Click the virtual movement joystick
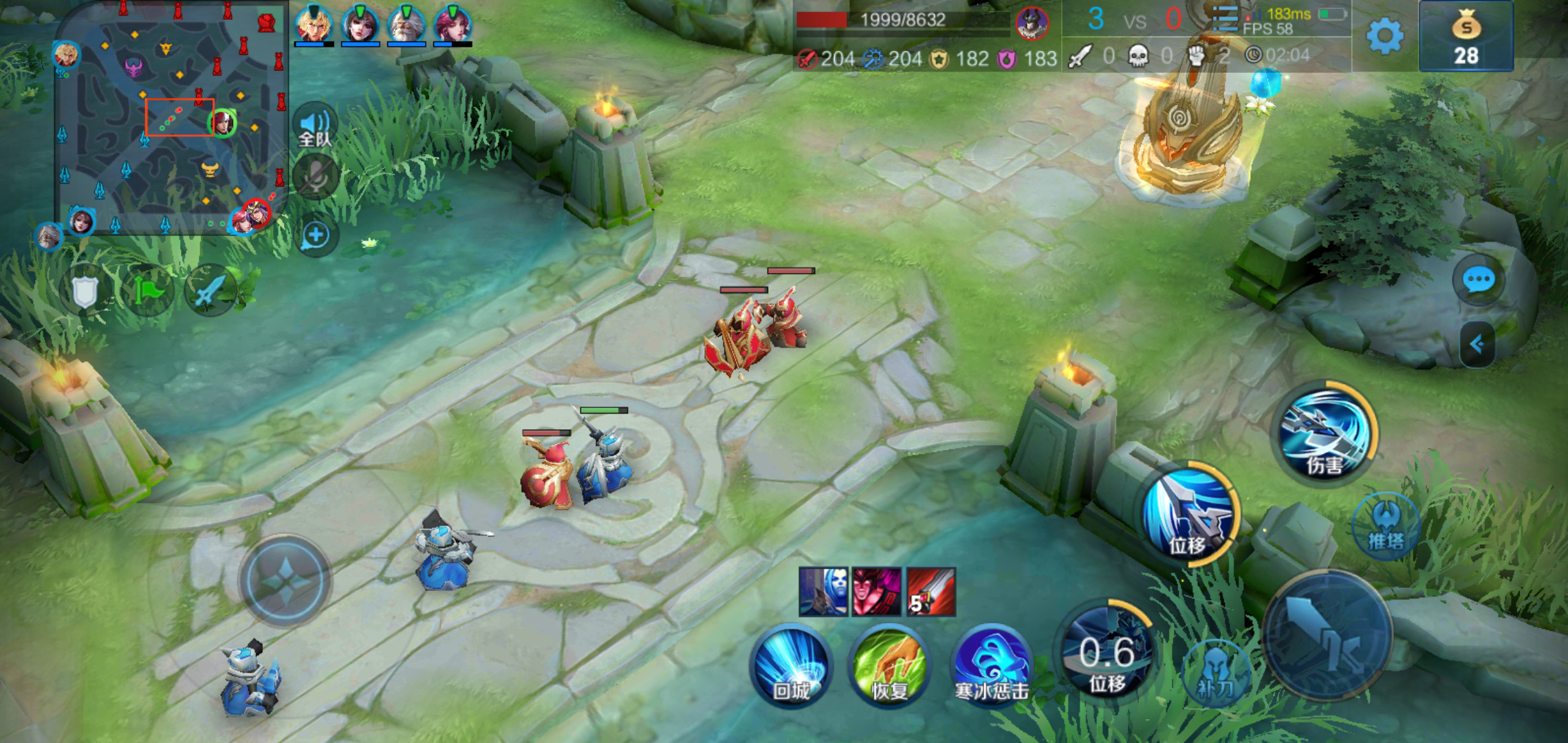The image size is (1568, 743). click(x=285, y=581)
